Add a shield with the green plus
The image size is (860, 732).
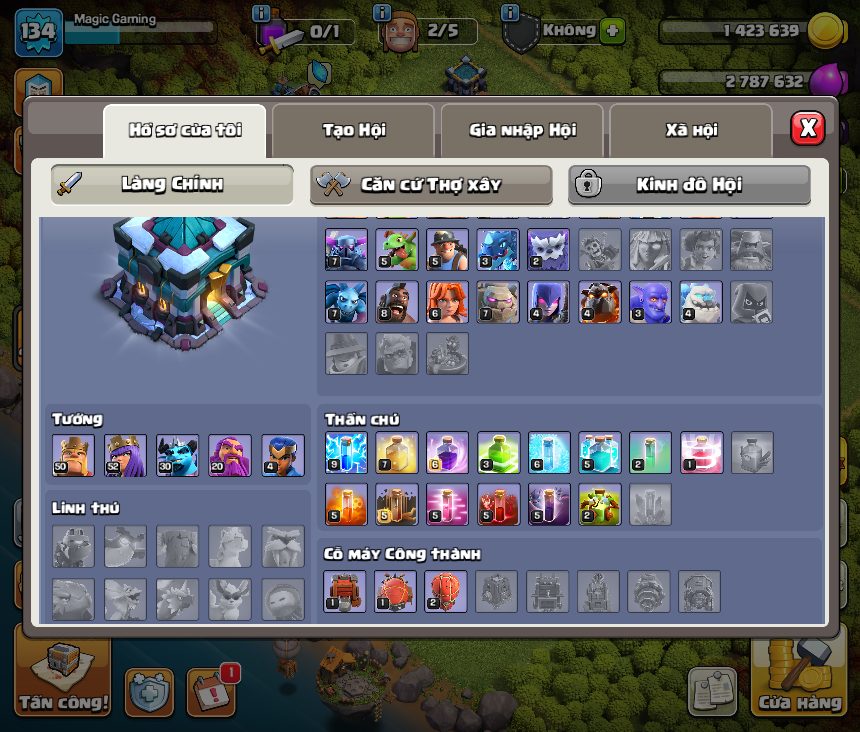(x=612, y=31)
